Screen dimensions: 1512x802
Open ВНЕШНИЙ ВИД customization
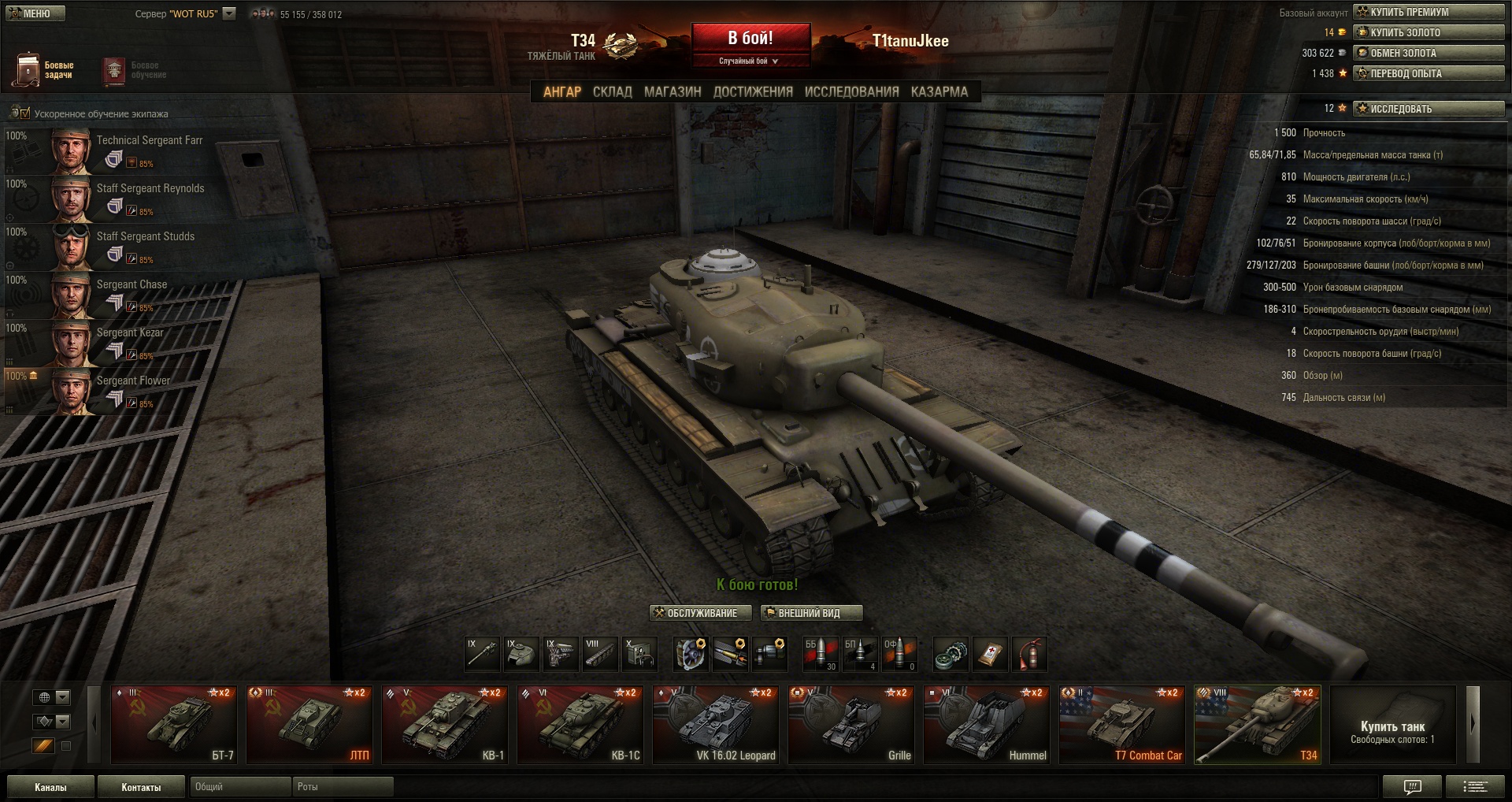click(x=811, y=613)
